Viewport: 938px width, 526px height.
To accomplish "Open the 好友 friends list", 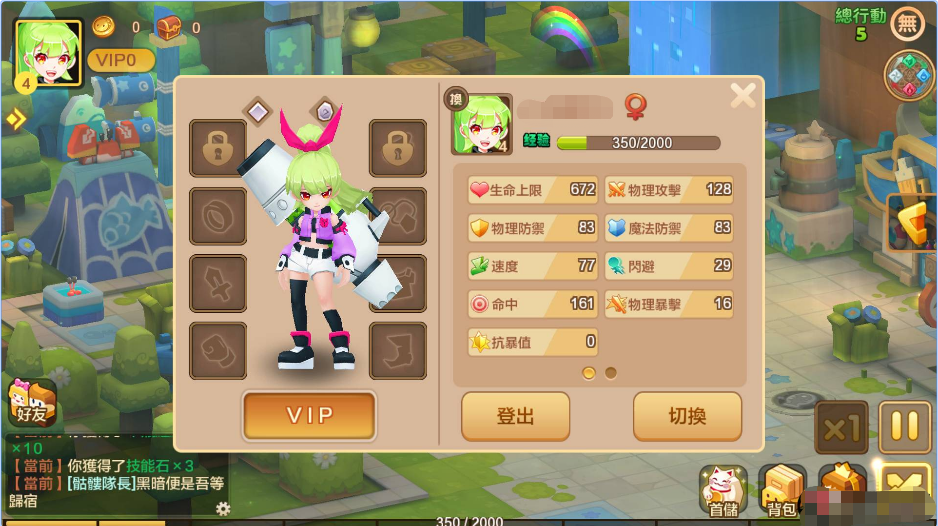I will [31, 402].
